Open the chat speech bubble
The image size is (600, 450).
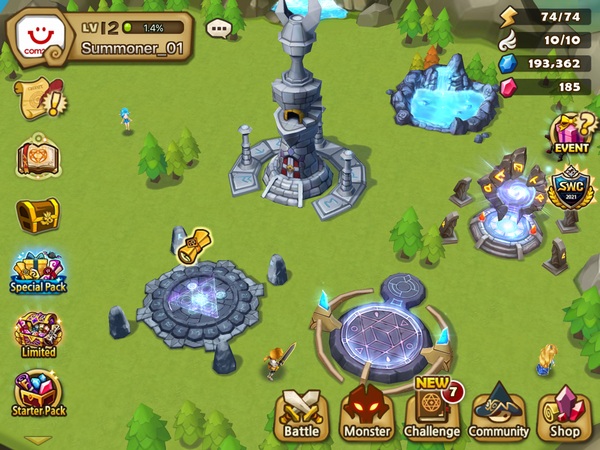pos(218,28)
